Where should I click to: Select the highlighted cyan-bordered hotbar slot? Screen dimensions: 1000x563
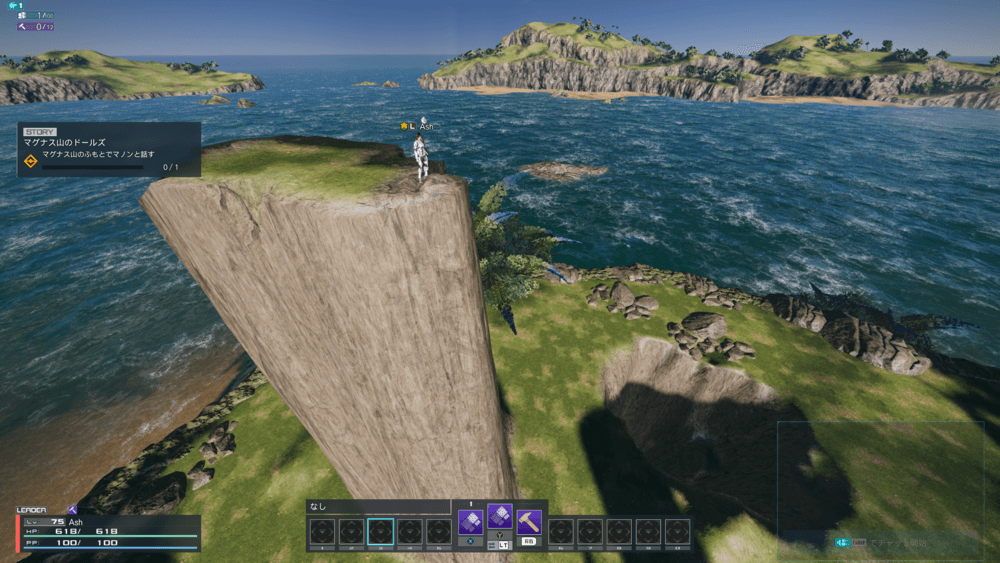click(x=380, y=531)
